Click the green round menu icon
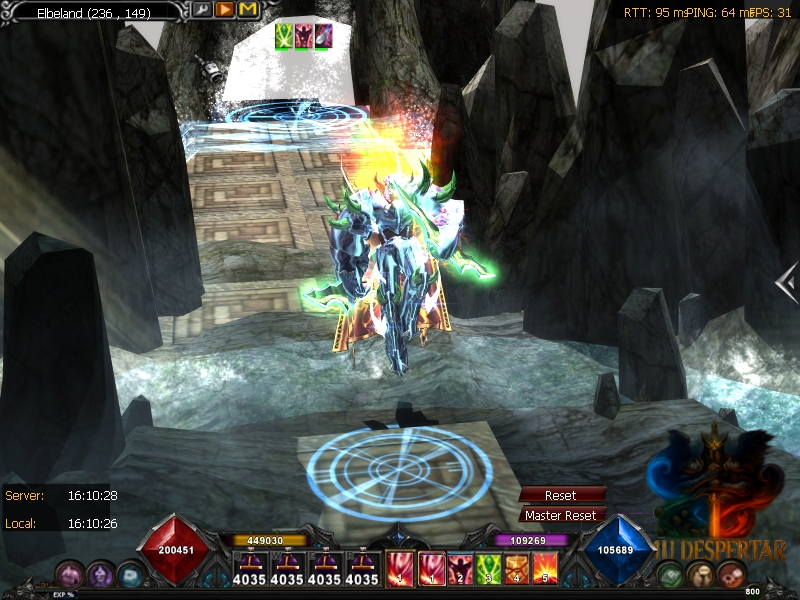 [x=672, y=575]
